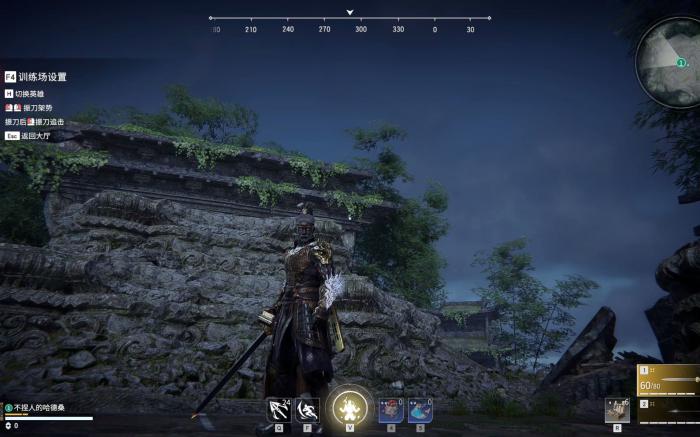Select the blue consumable item slot

pos(420,409)
